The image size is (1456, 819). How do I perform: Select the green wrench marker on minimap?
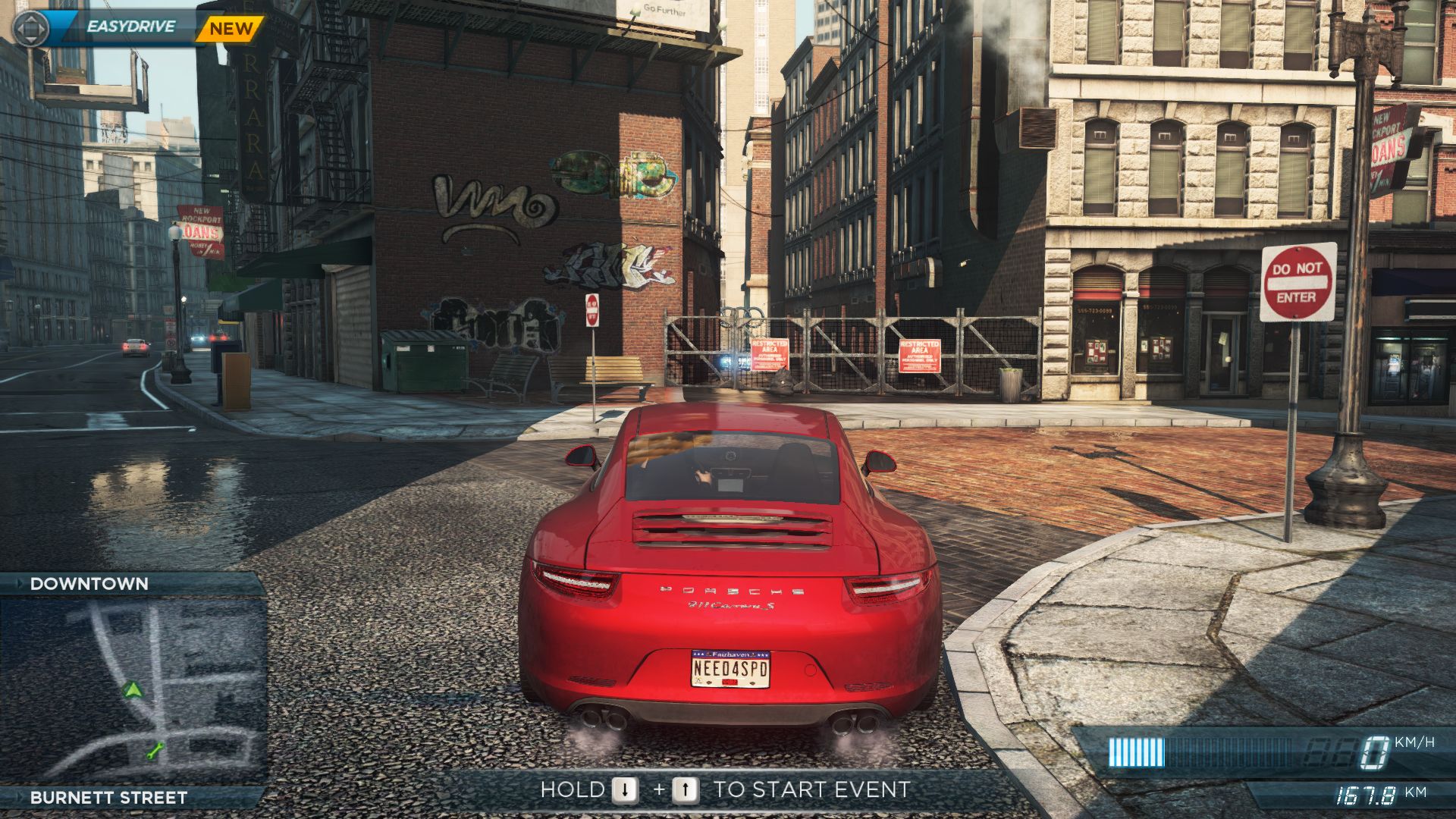(x=155, y=752)
